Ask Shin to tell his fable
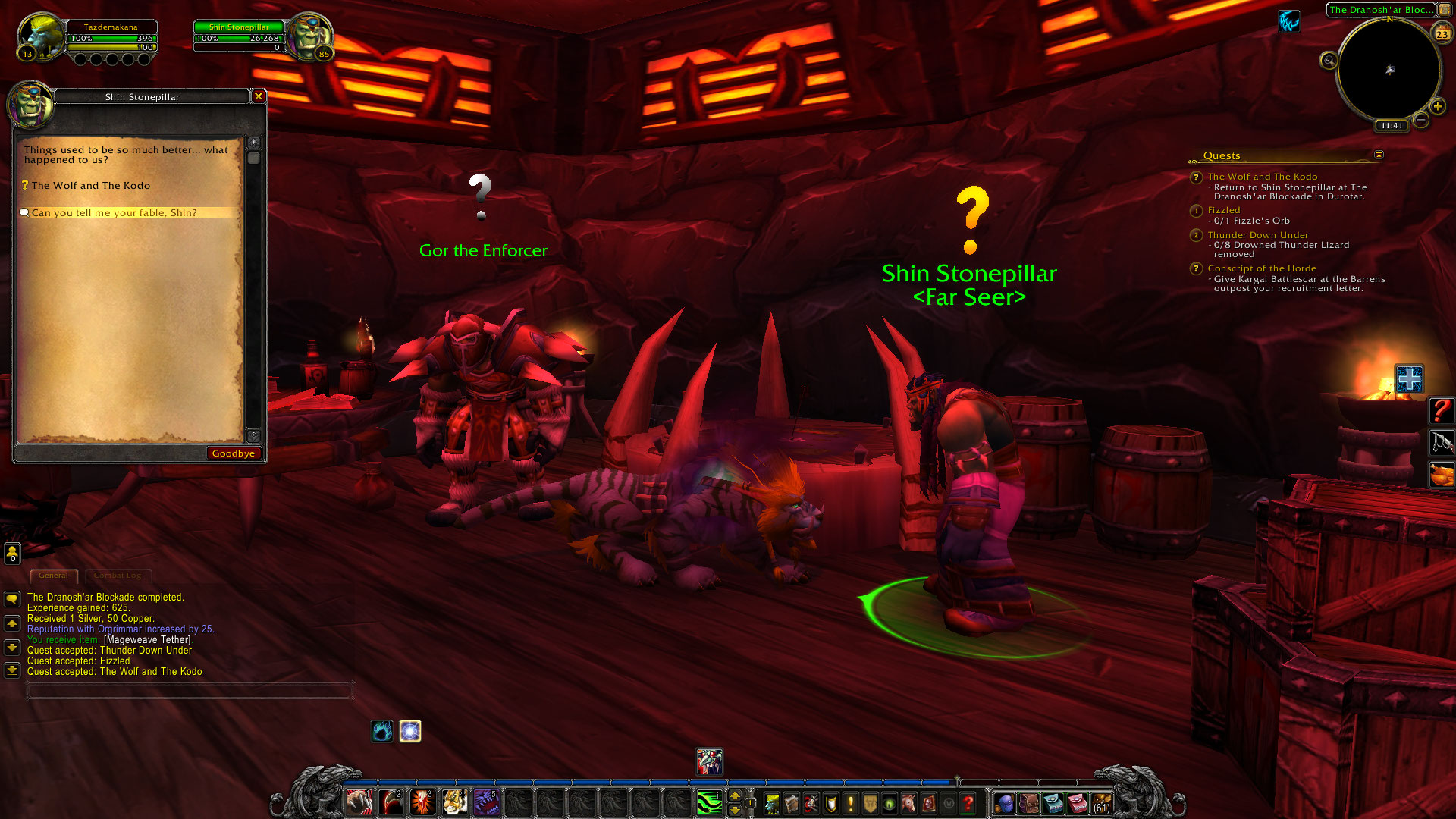Screen dimensions: 1456x819 point(114,213)
